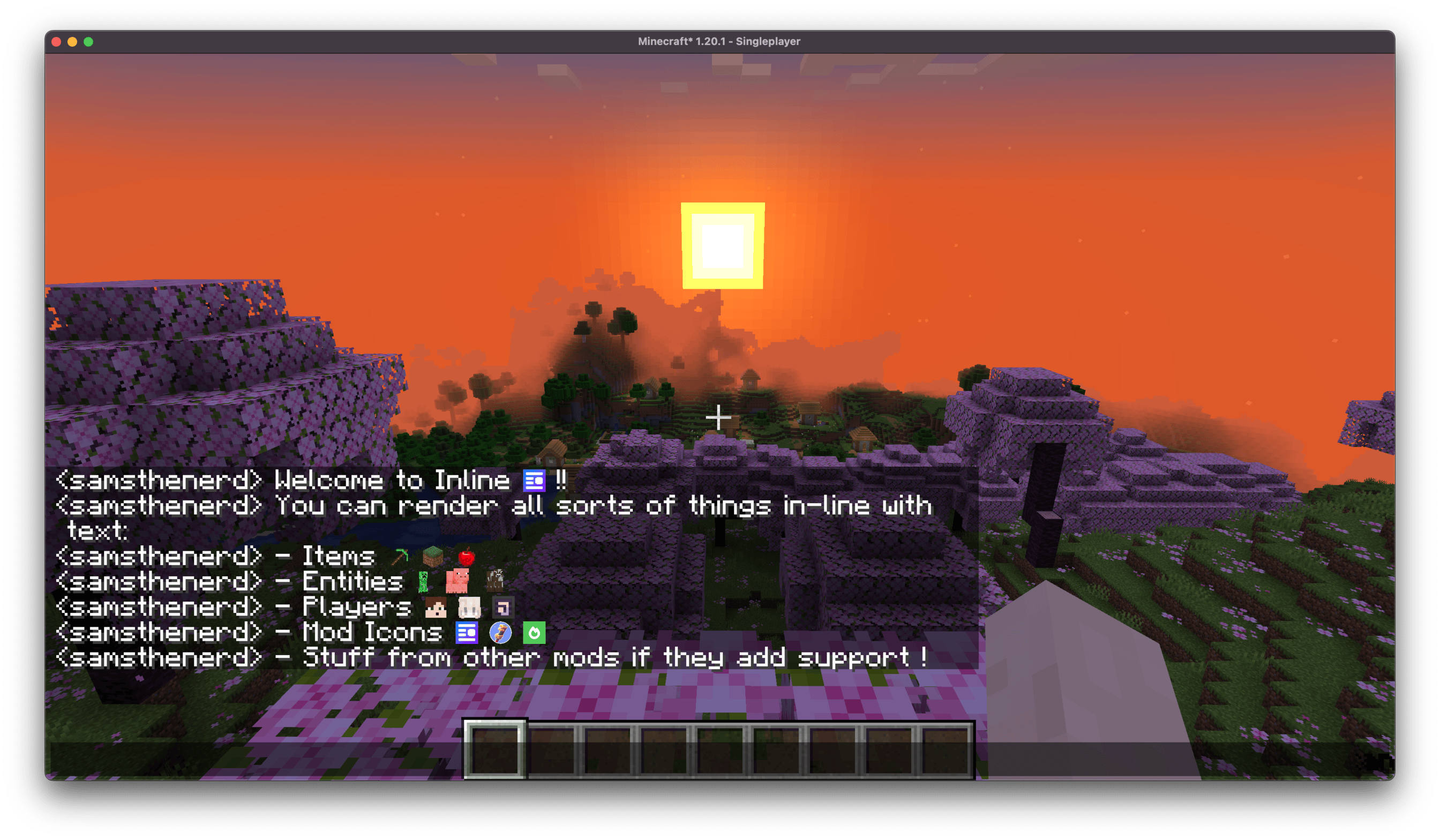Click the framed avatar icon at the end of Players
Viewport: 1440px width, 840px height.
point(504,609)
